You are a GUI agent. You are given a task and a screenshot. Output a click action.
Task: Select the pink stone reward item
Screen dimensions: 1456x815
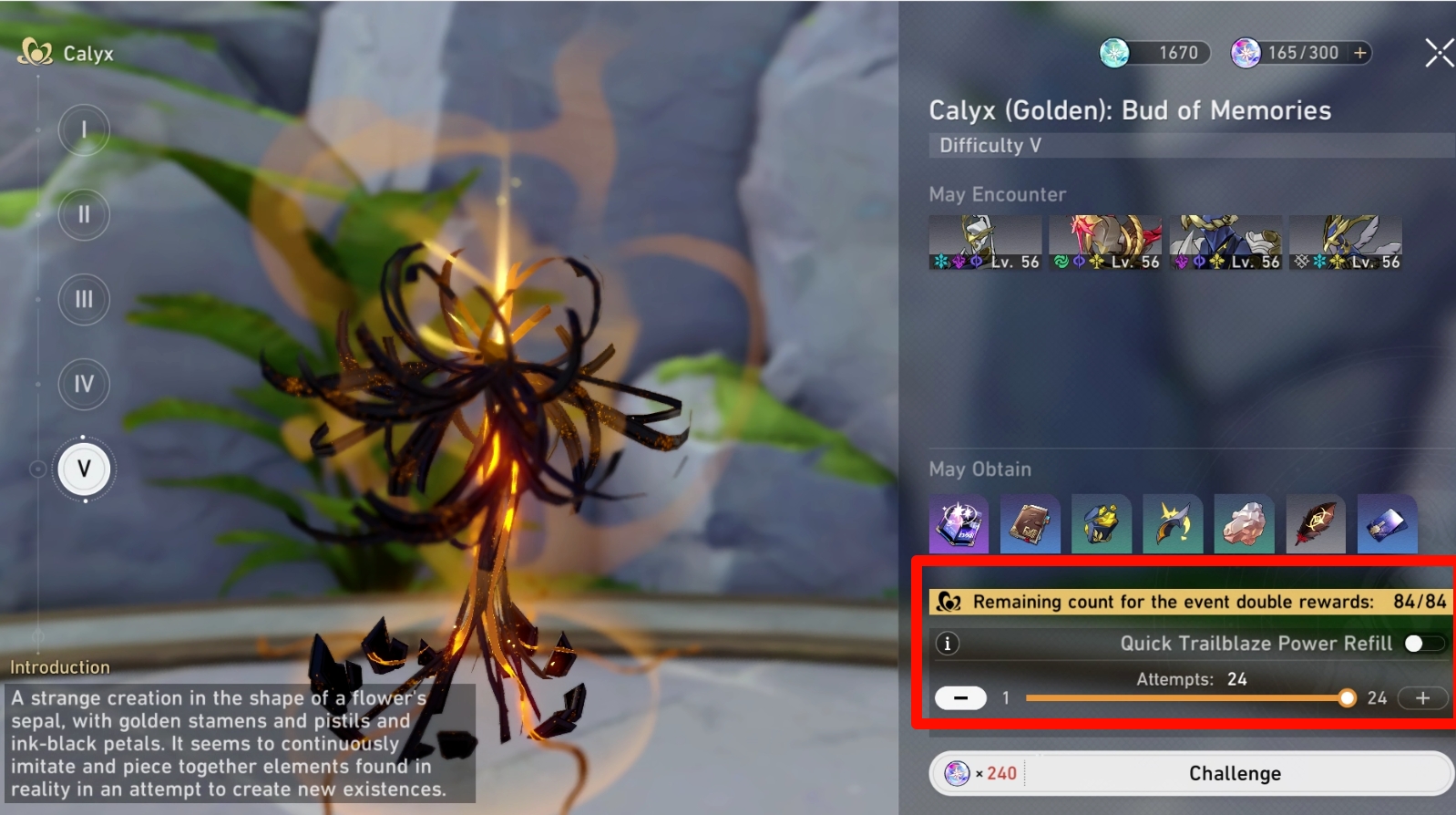[x=1244, y=524]
